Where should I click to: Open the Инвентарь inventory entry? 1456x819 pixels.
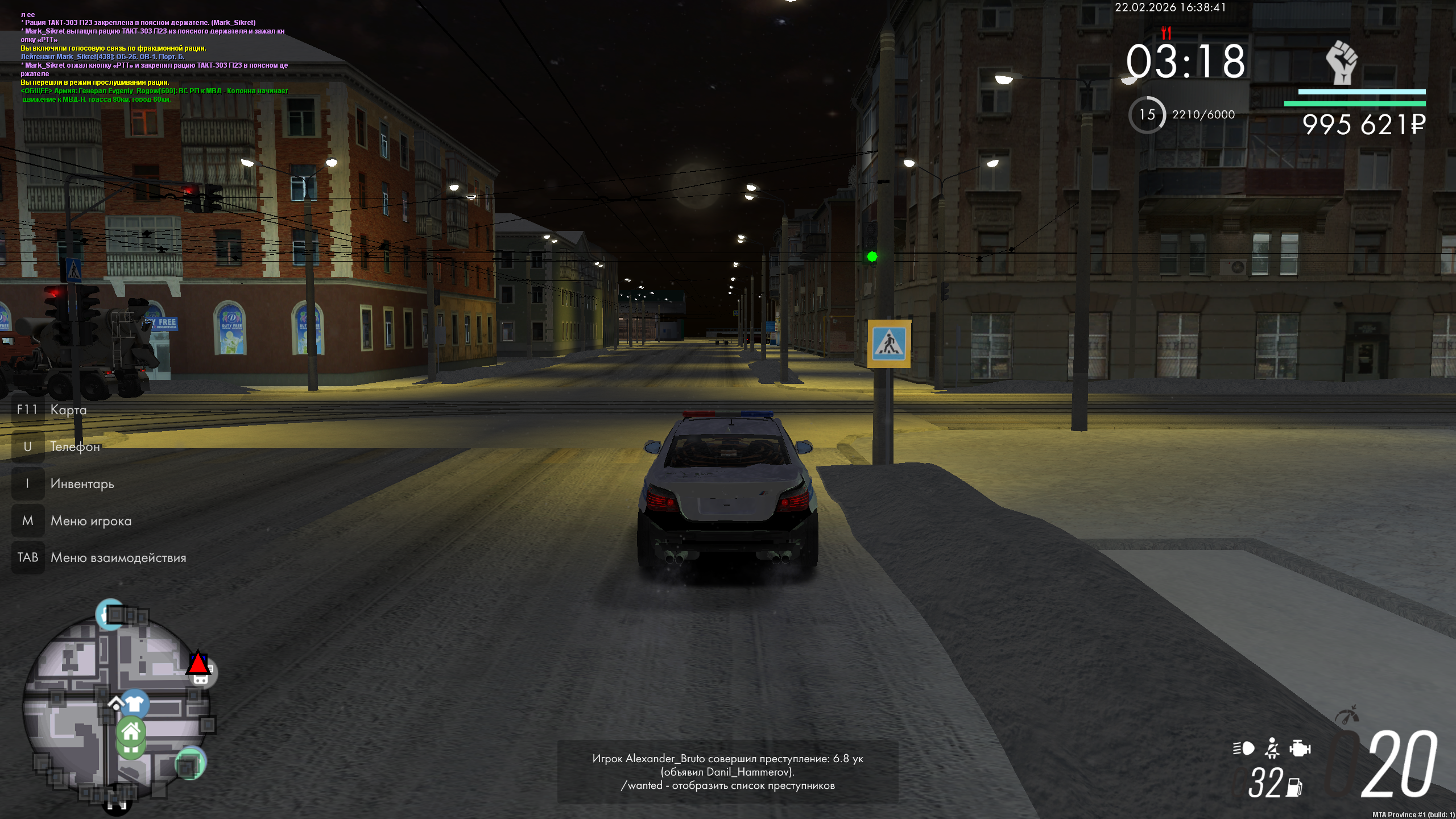point(82,483)
